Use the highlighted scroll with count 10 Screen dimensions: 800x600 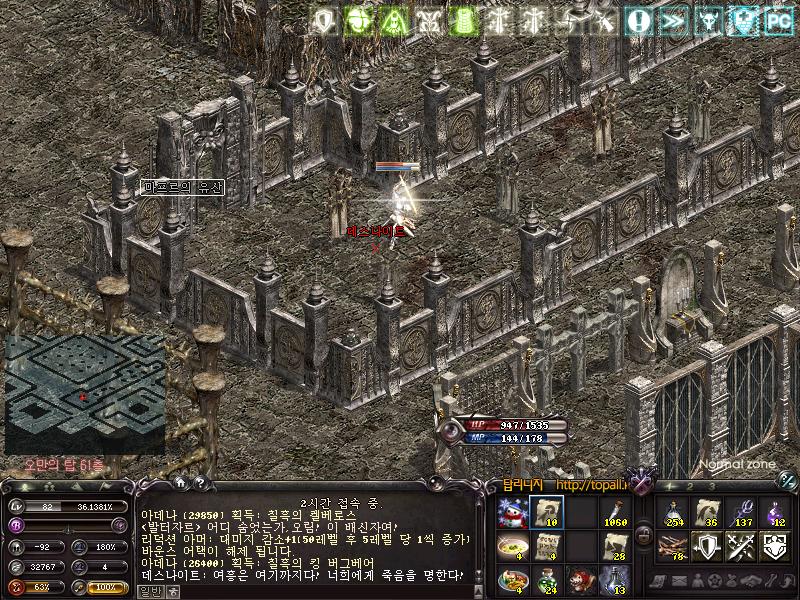coord(547,513)
